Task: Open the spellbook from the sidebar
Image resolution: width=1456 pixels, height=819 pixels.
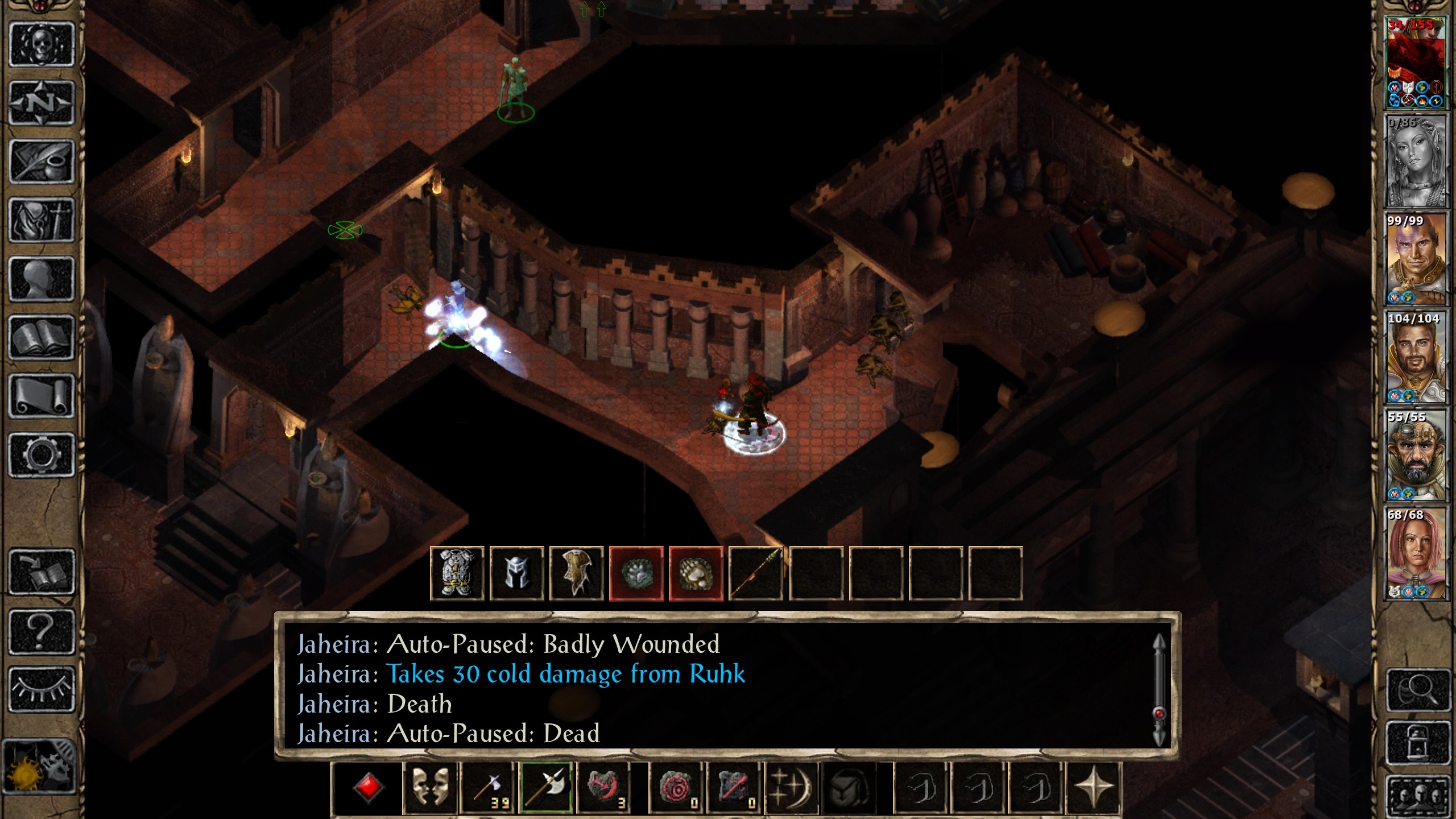Action: pyautogui.click(x=42, y=338)
